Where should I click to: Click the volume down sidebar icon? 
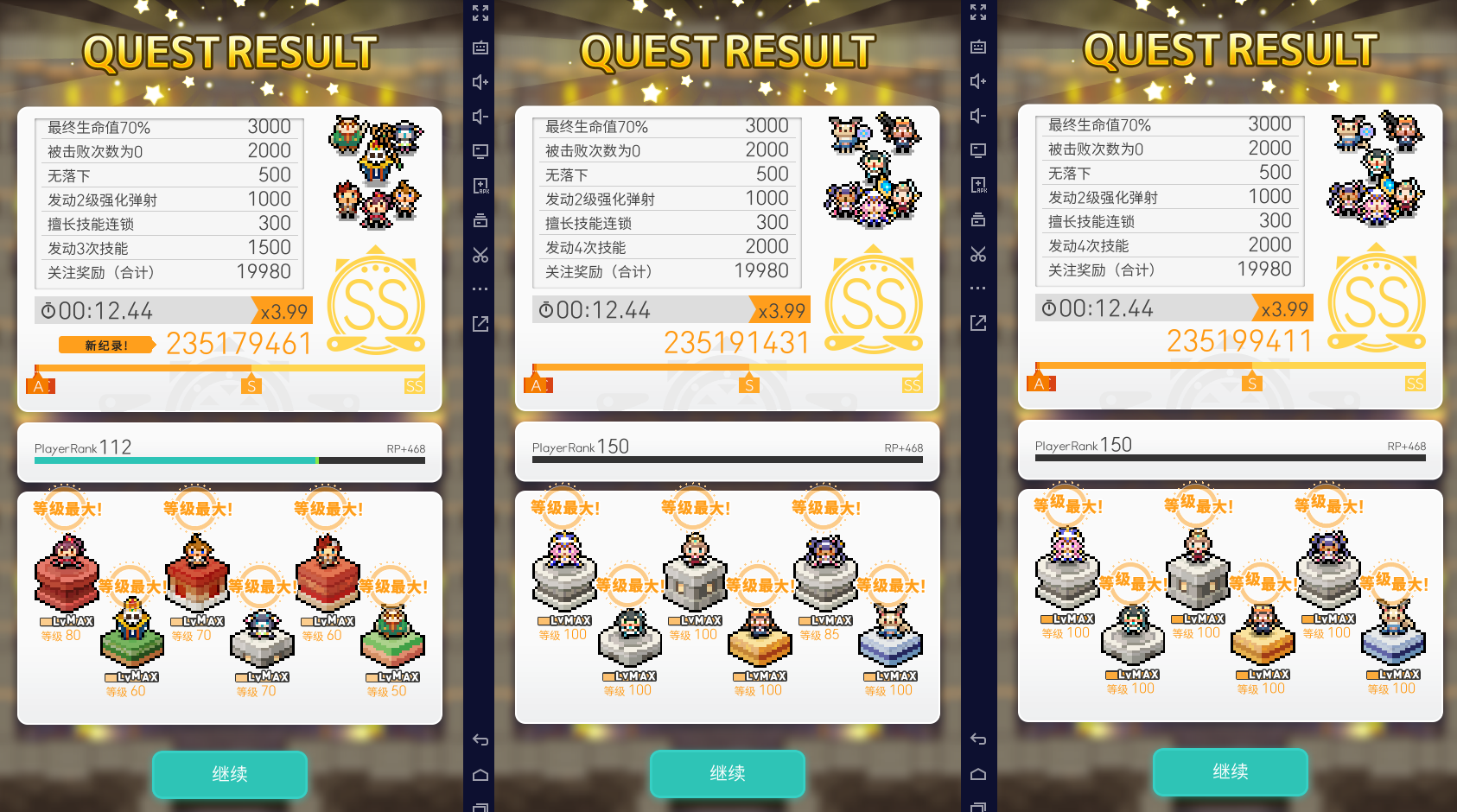pos(481,117)
